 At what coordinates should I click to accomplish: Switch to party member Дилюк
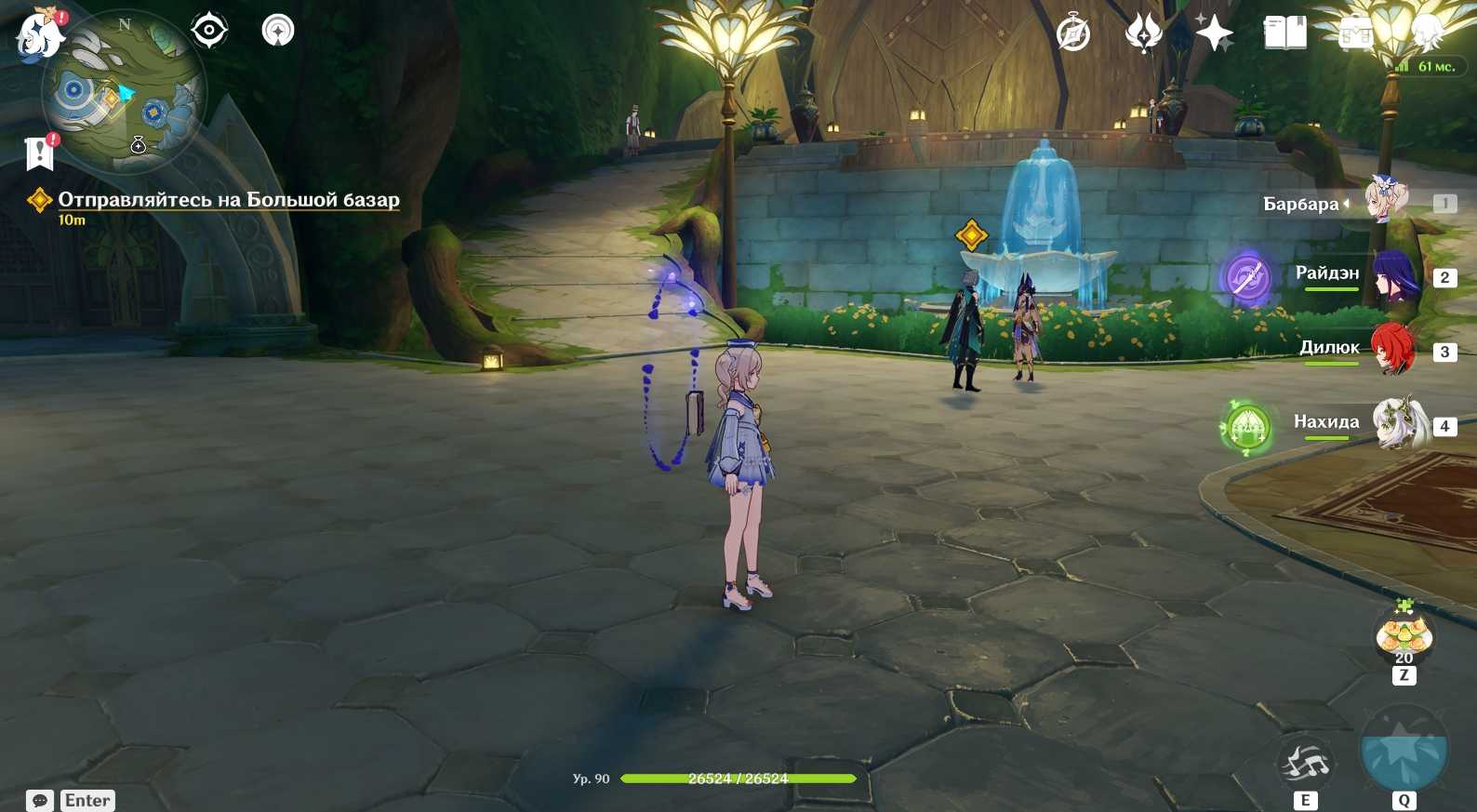(1391, 351)
